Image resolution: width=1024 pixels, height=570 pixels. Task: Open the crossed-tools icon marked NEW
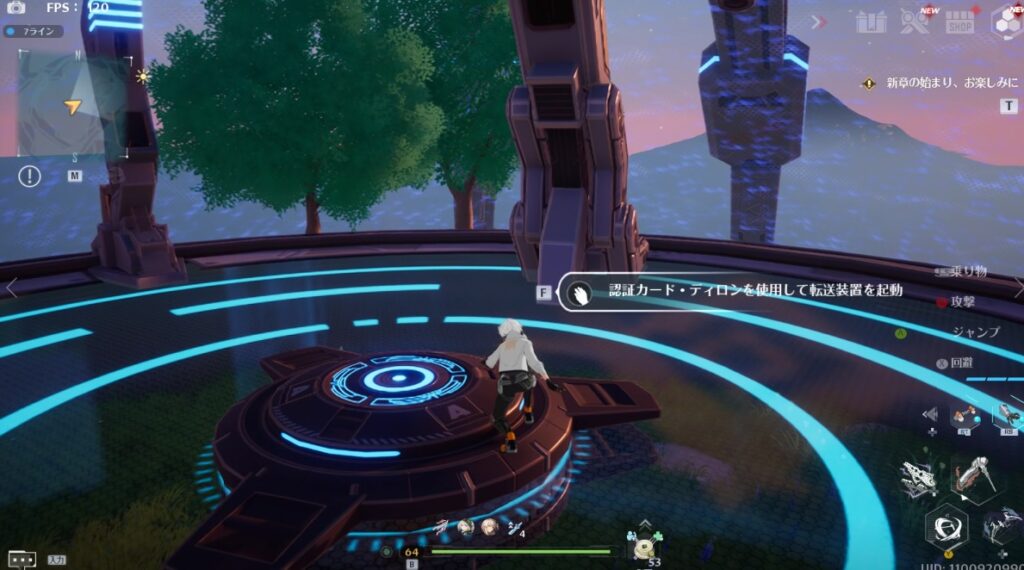(914, 21)
